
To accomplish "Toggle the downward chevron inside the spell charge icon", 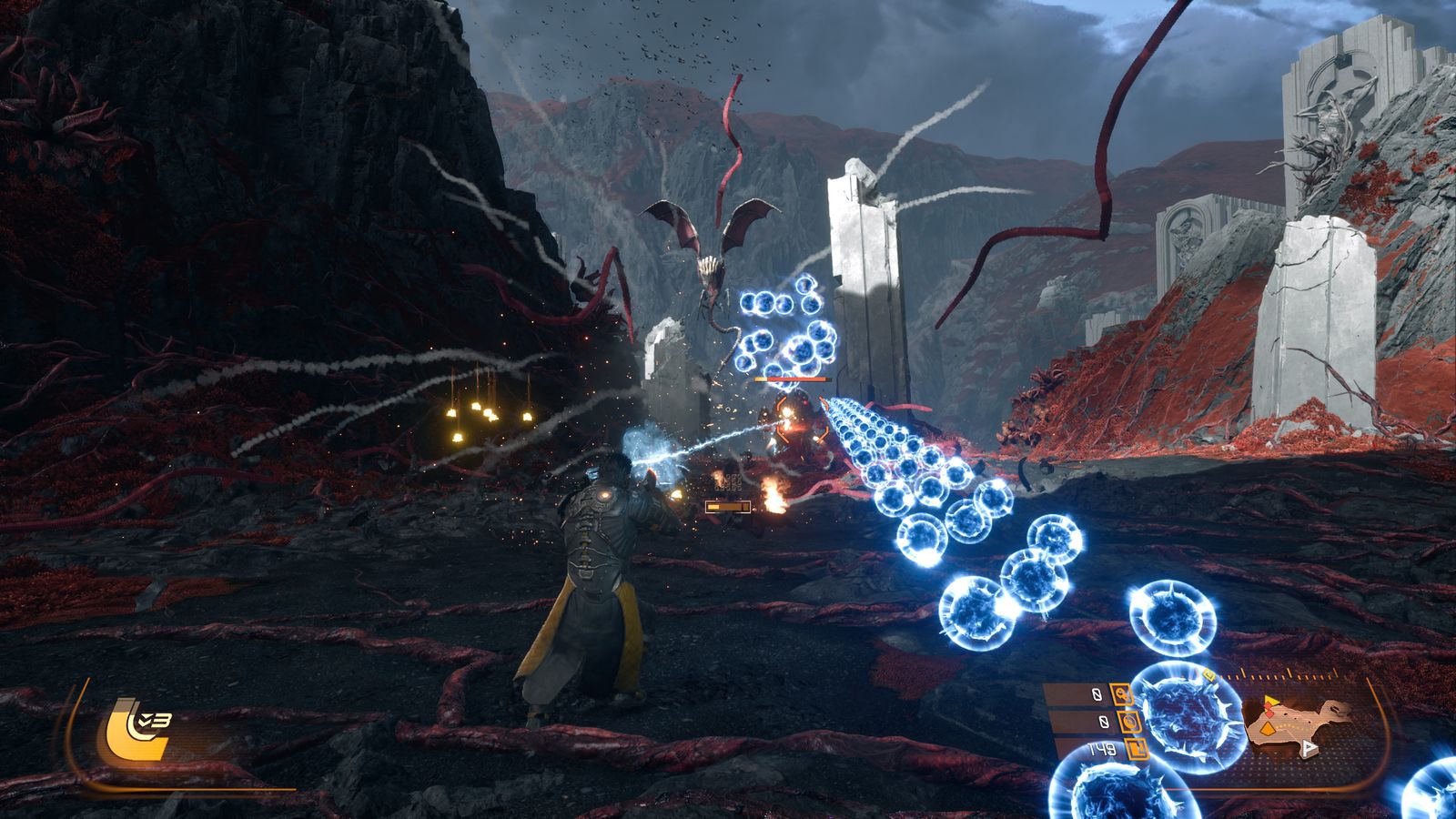I will point(146,722).
